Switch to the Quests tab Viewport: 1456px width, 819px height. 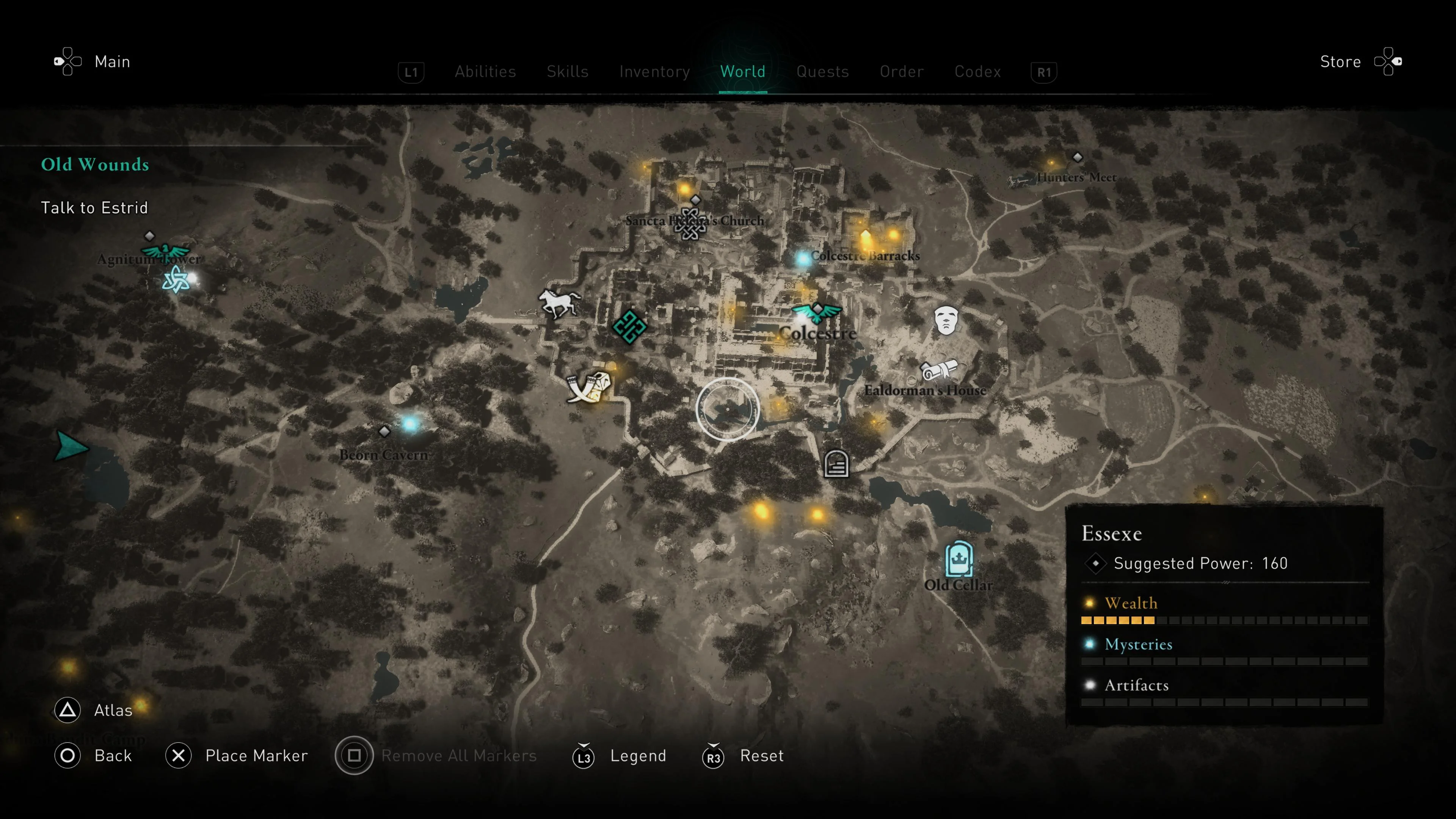pos(823,71)
